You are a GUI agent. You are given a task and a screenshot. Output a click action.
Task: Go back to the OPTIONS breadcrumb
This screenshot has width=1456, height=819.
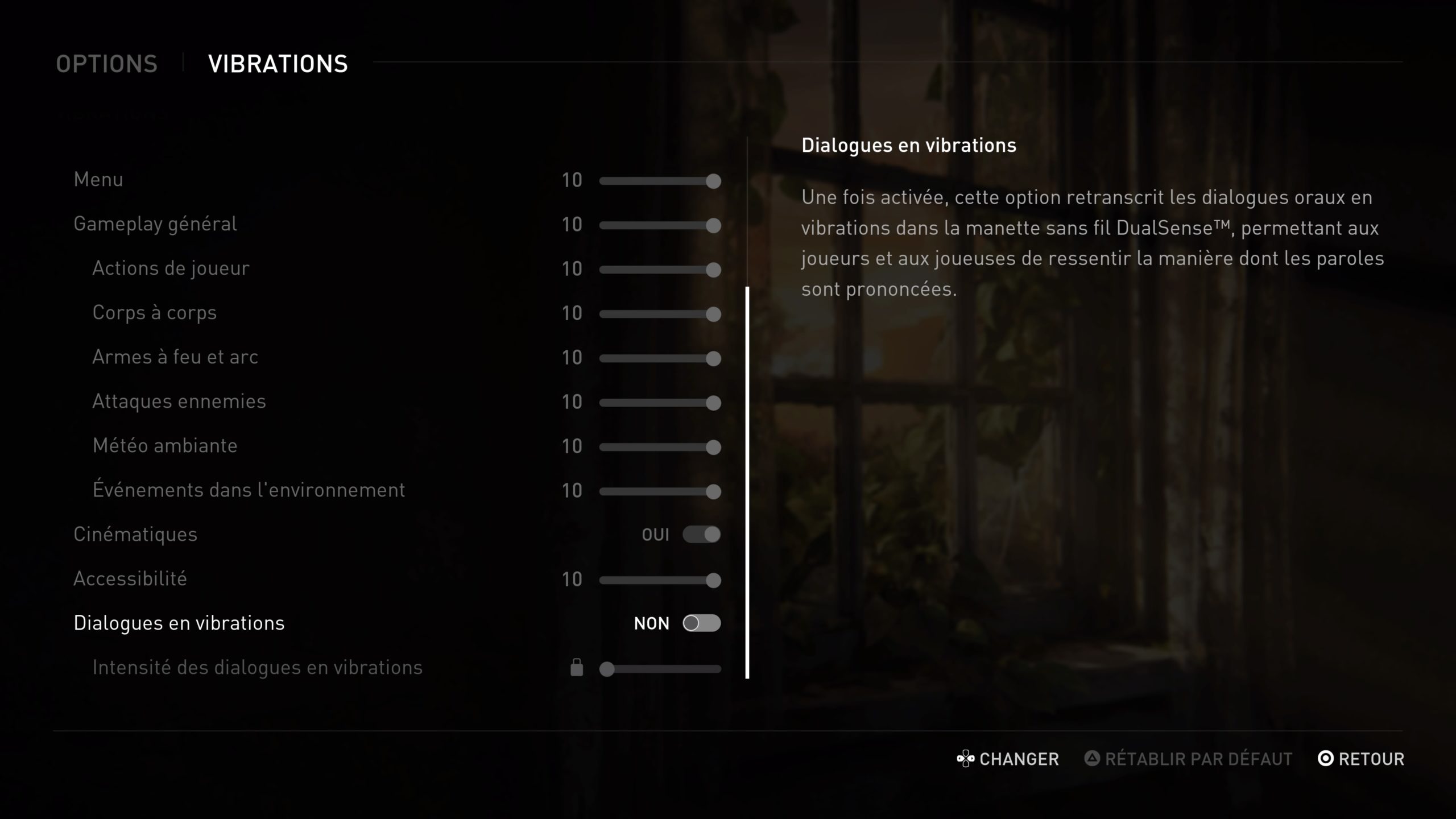106,64
